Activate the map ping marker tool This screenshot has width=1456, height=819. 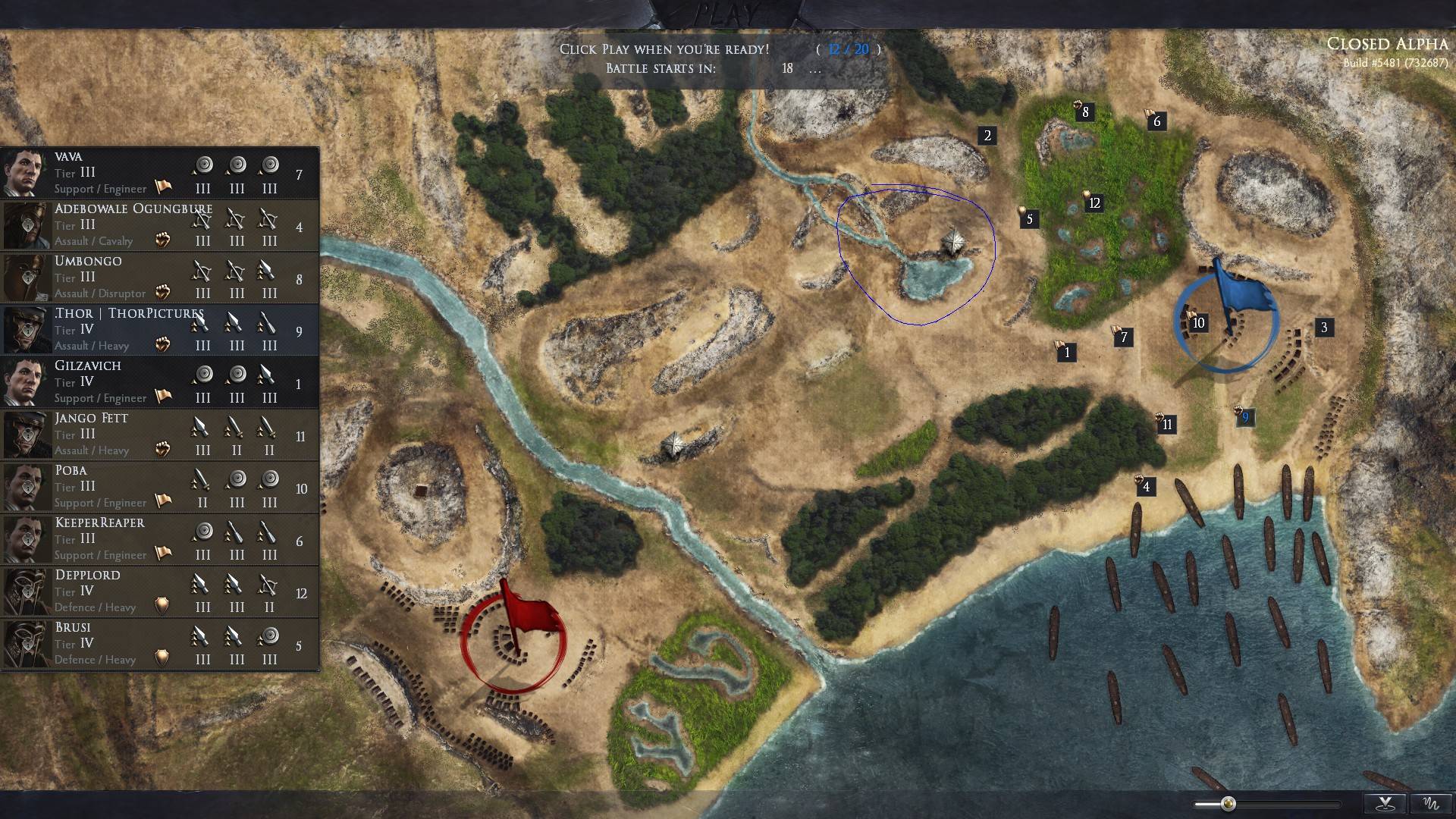[1385, 804]
